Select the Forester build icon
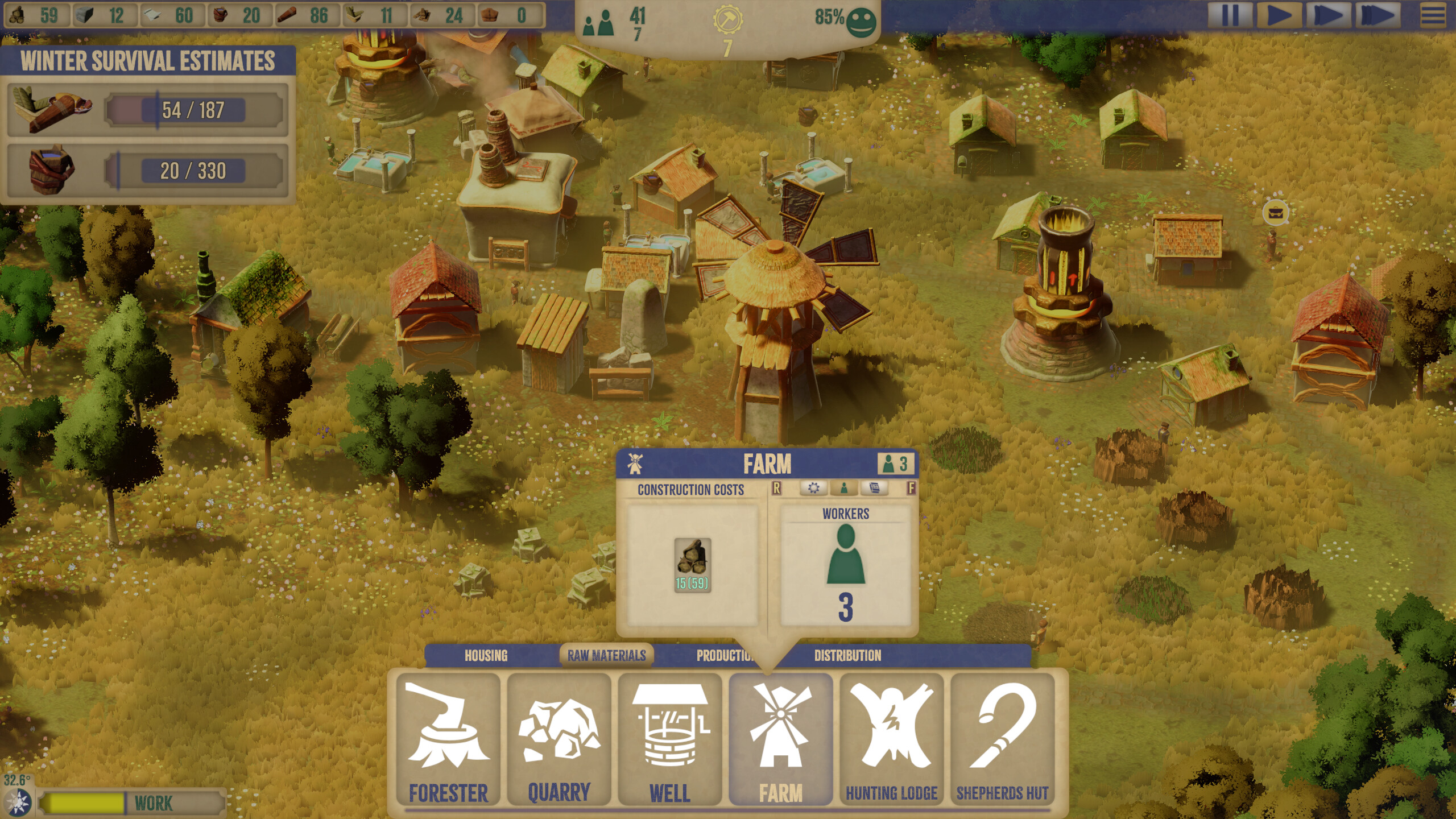 449,734
